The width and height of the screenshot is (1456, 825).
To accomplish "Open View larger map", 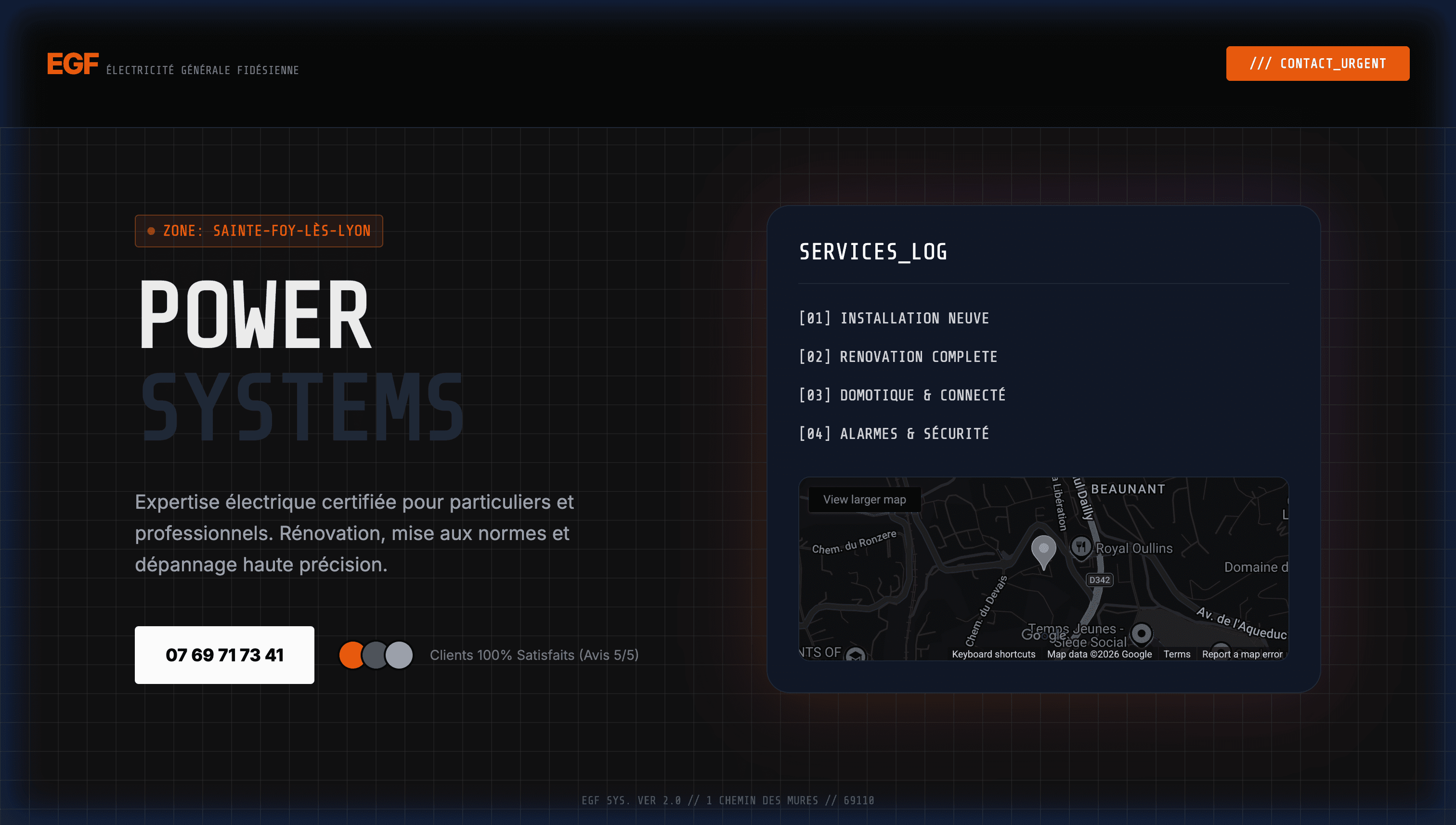I will 864,499.
